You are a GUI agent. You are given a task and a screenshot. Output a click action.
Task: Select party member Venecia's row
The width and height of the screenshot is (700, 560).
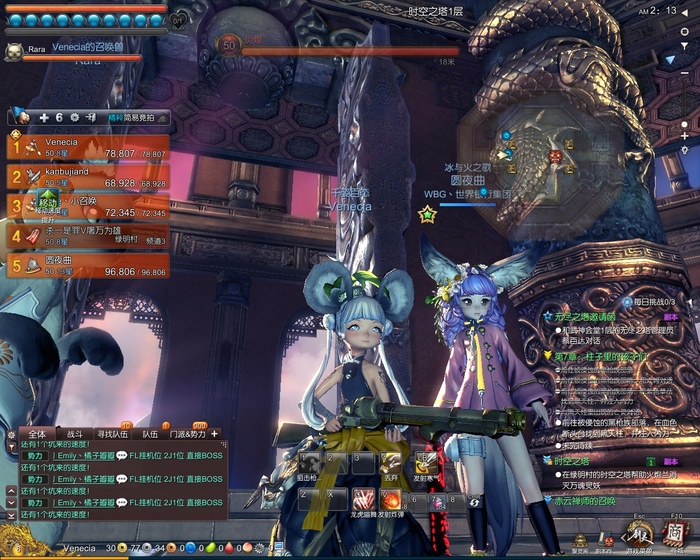point(88,147)
